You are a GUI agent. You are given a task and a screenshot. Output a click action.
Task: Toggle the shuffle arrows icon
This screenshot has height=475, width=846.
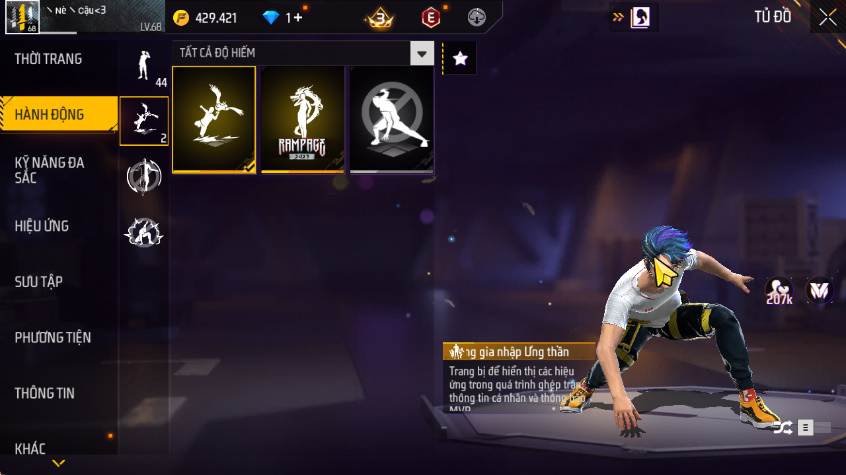pyautogui.click(x=782, y=428)
